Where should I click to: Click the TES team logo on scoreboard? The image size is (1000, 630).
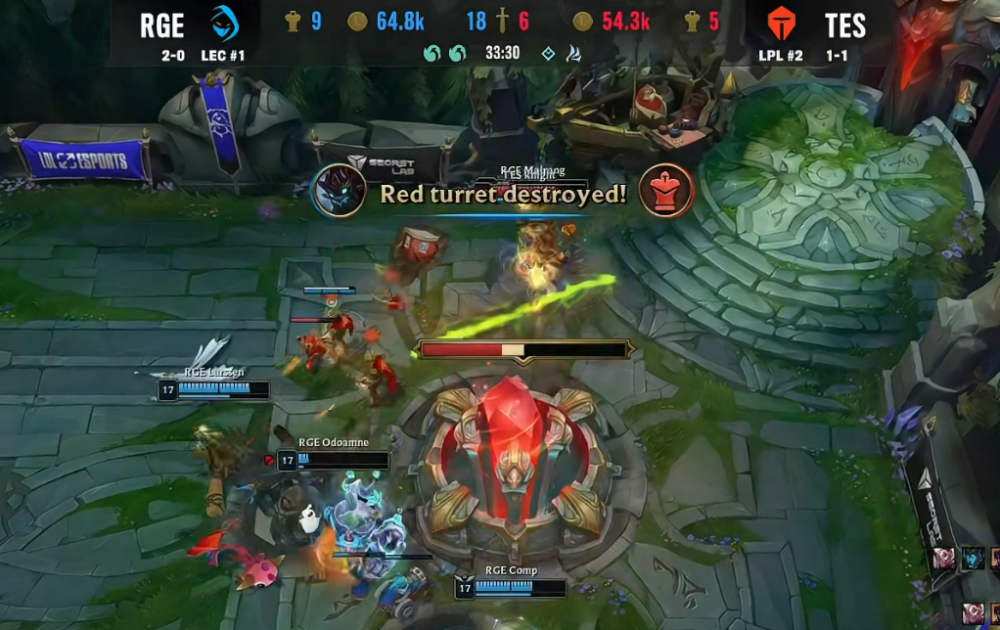[x=781, y=23]
